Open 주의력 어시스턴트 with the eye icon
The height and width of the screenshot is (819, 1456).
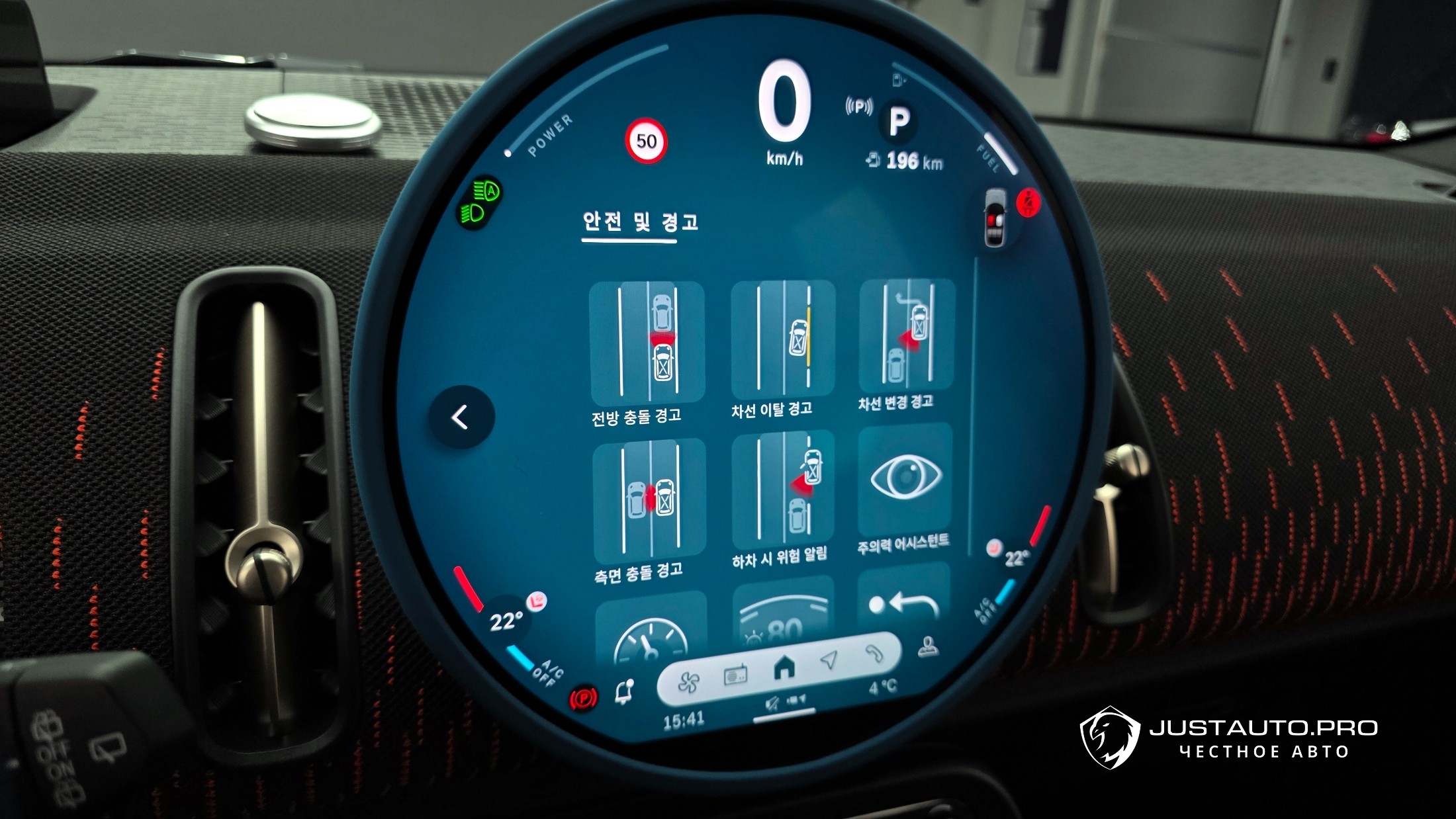point(905,479)
